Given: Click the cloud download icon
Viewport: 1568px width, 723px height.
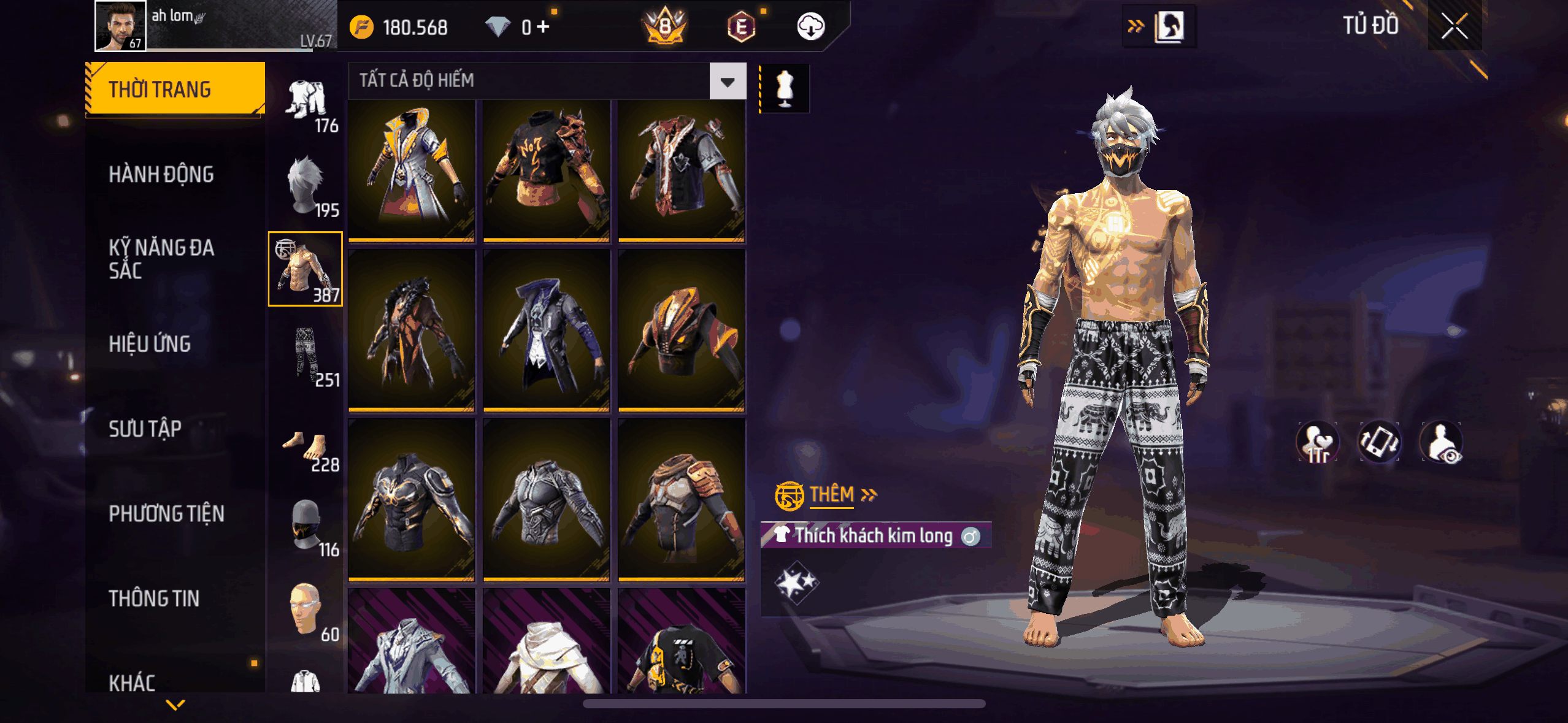Looking at the screenshot, I should click(x=810, y=27).
